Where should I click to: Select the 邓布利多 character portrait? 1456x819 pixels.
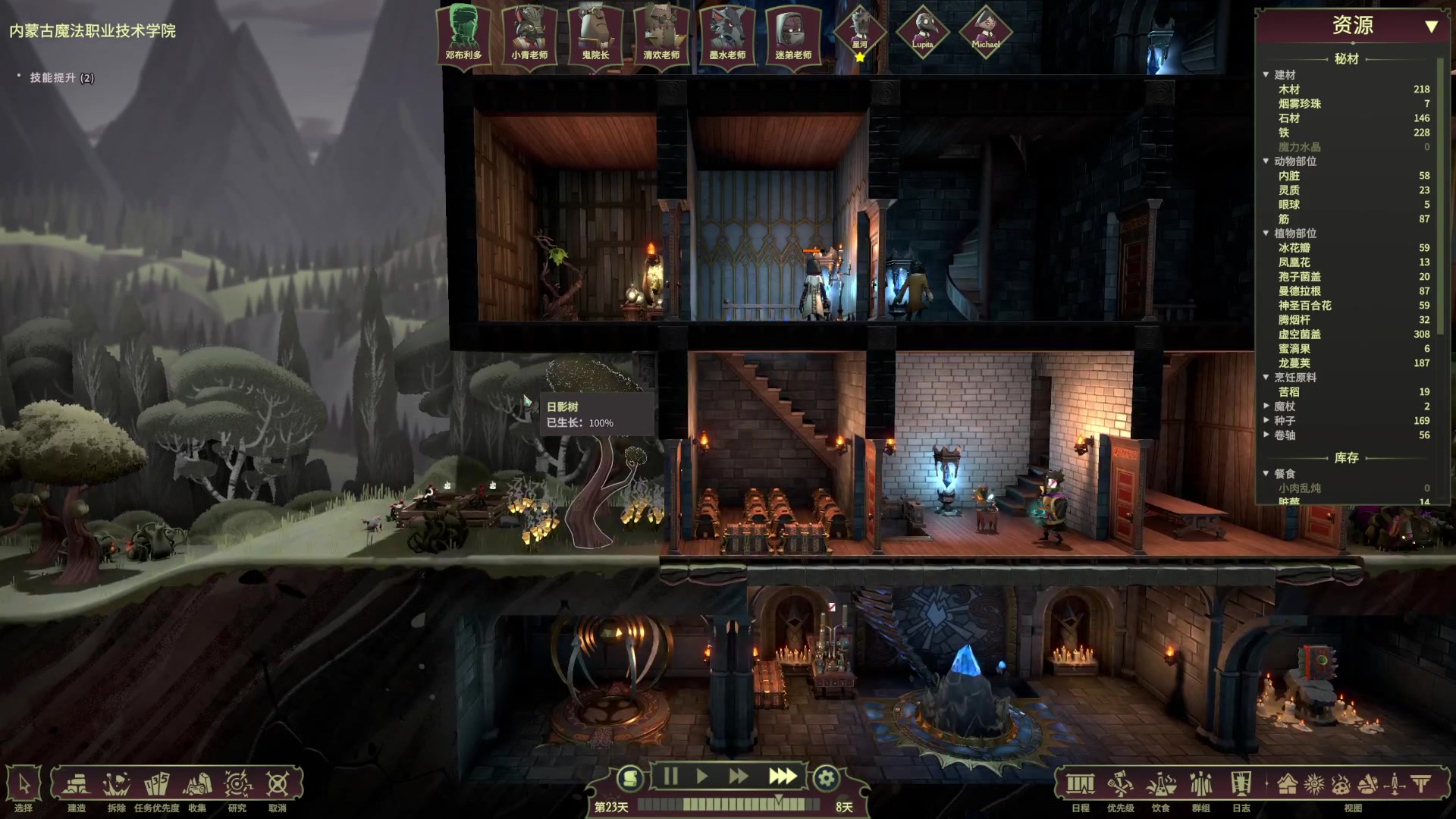(x=463, y=34)
